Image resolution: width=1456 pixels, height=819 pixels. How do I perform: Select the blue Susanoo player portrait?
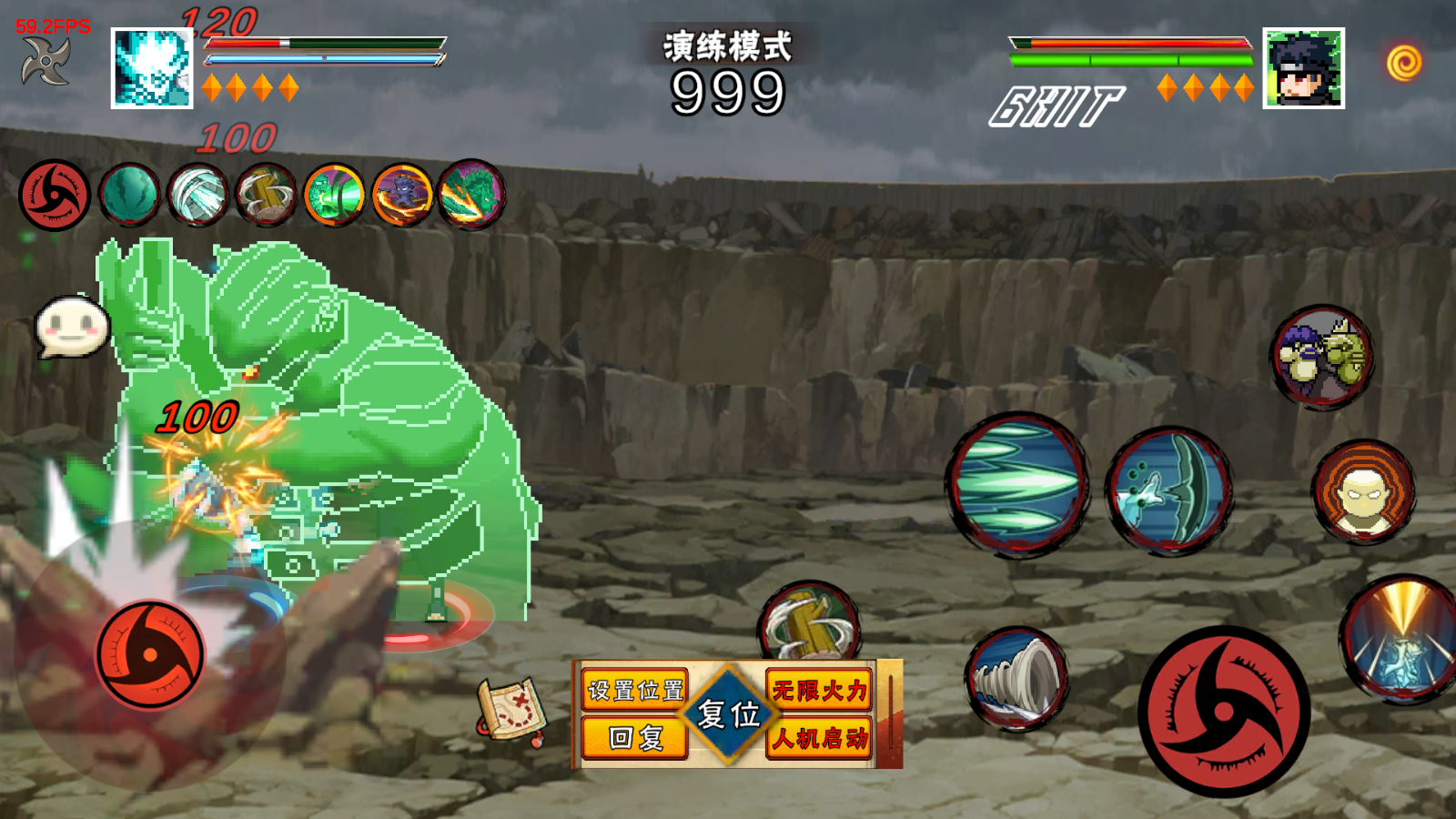152,68
